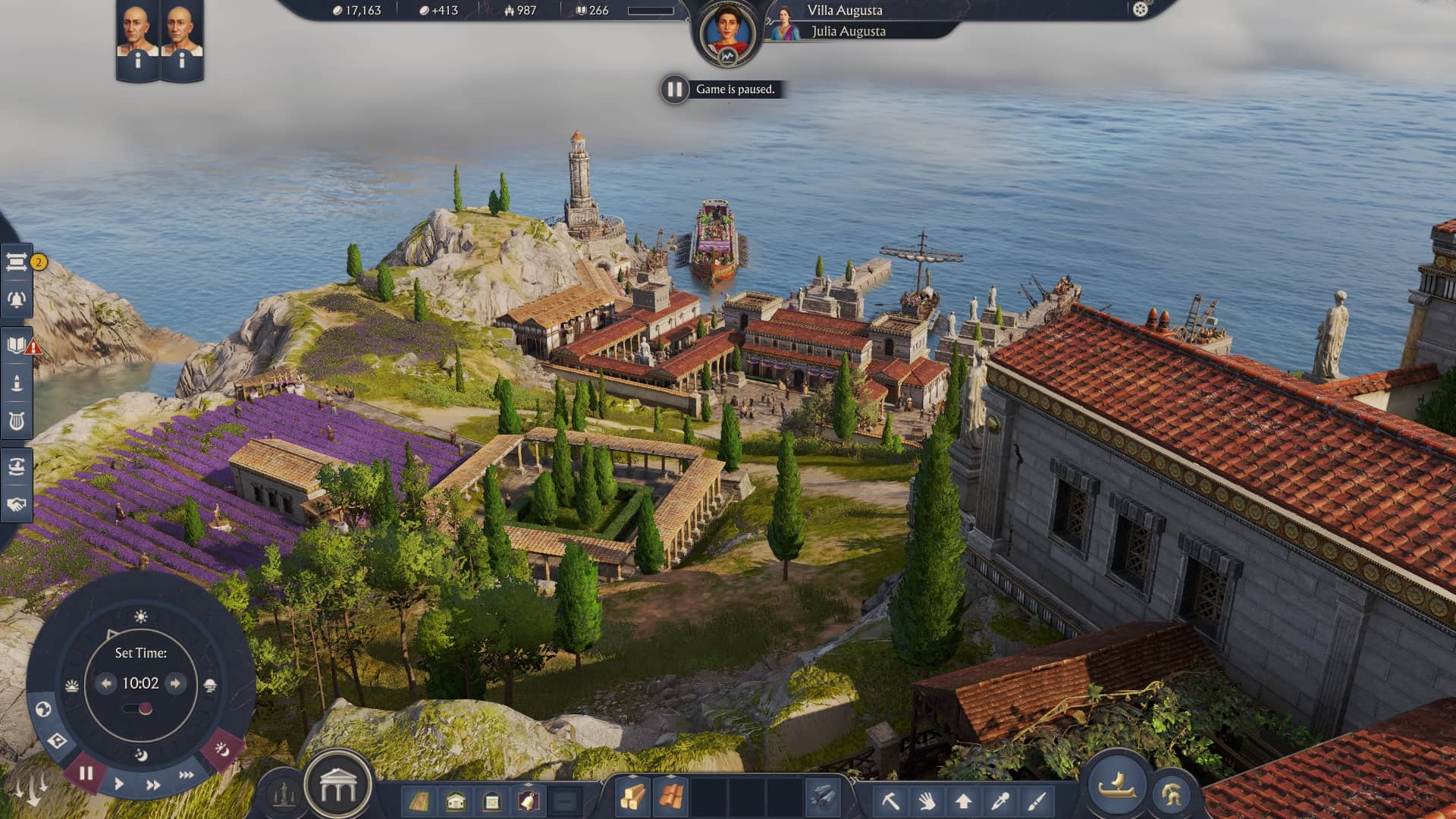Increase set time with right arrow
Screen dimensions: 1456x819
tap(175, 683)
